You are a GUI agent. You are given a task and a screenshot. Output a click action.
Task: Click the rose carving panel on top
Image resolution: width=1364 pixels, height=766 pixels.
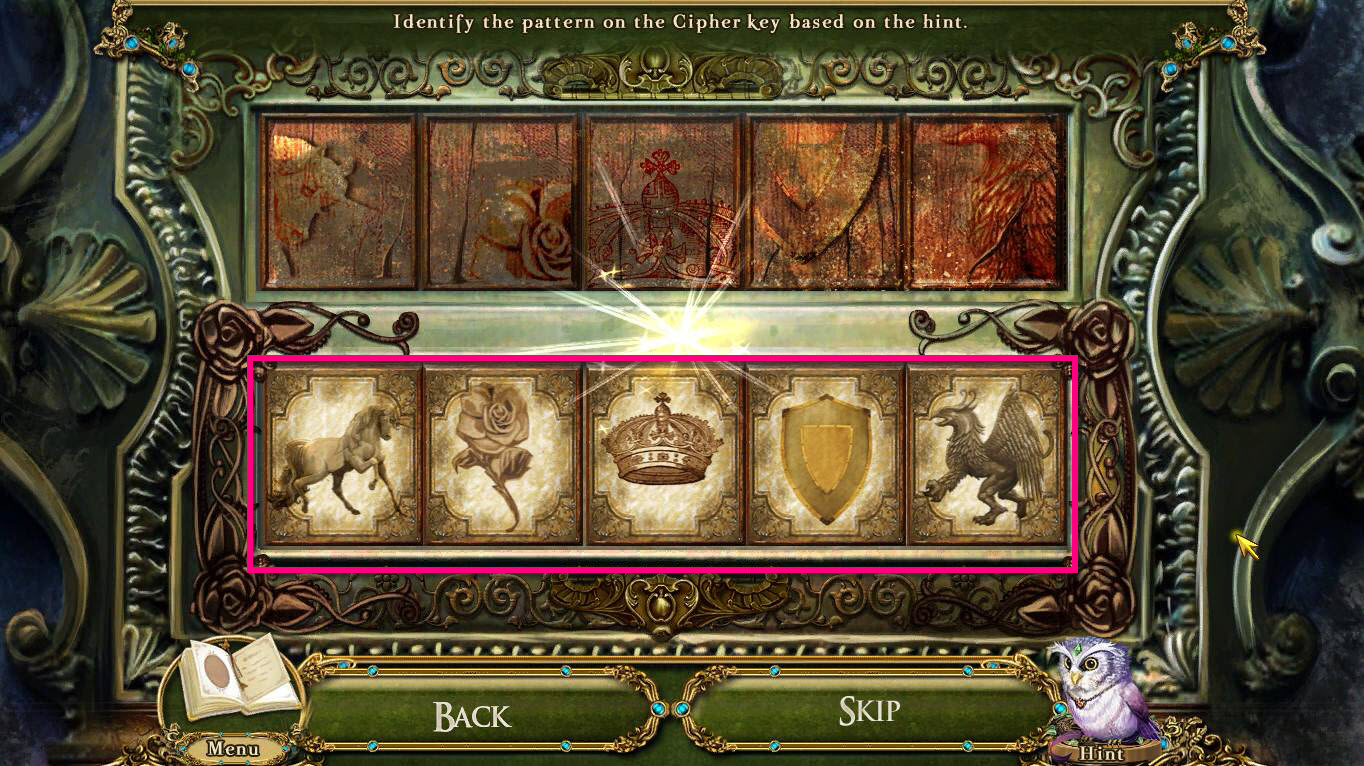(x=500, y=200)
